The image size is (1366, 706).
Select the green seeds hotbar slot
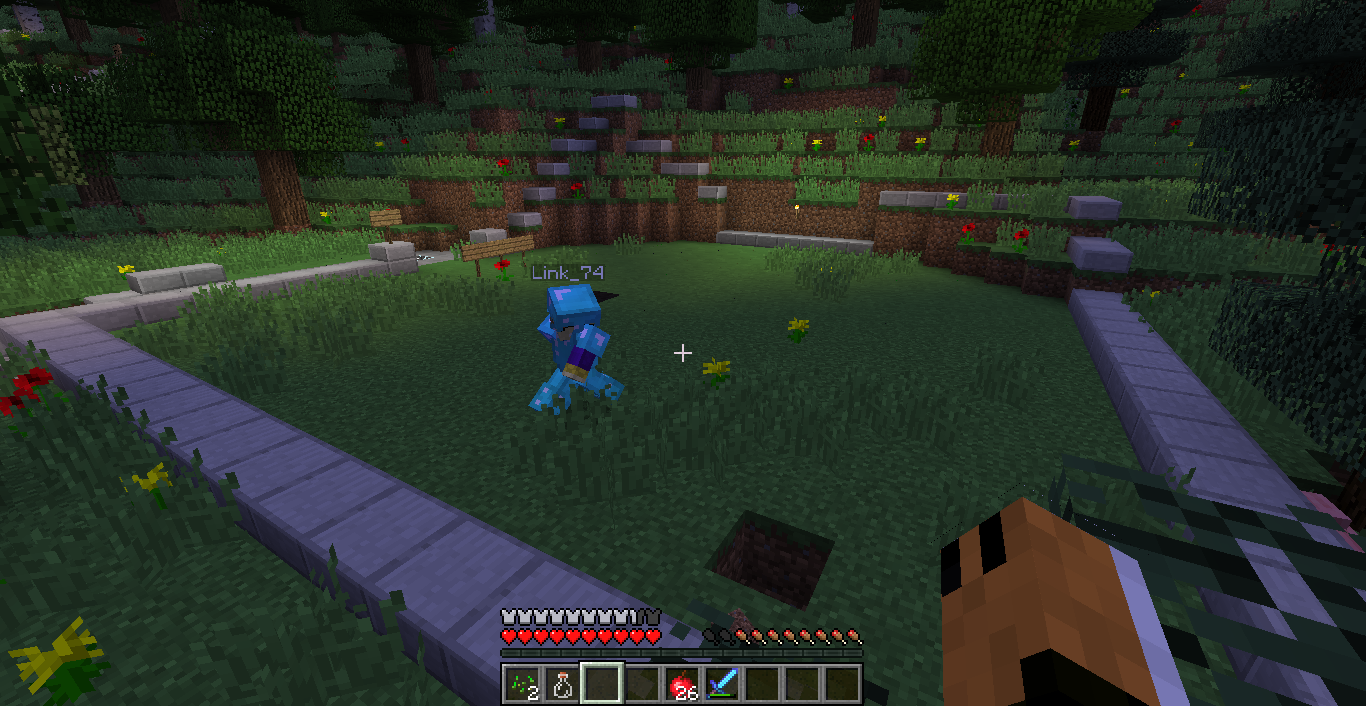(x=521, y=684)
